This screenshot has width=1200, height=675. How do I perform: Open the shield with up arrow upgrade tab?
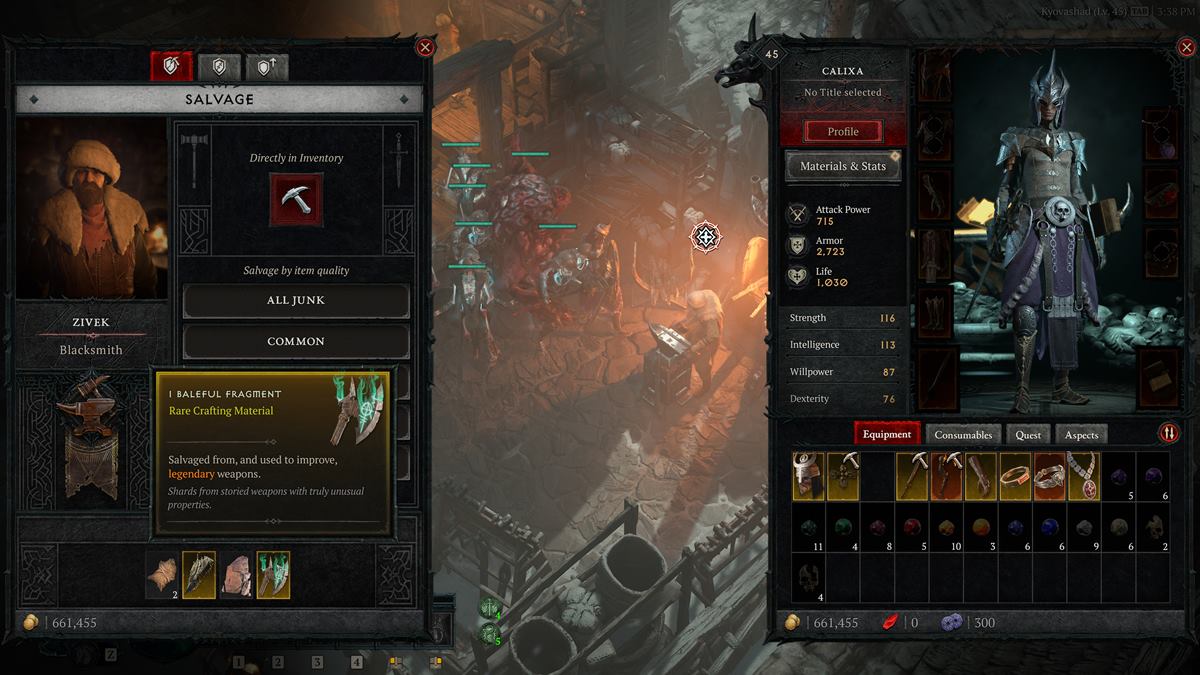pyautogui.click(x=267, y=67)
